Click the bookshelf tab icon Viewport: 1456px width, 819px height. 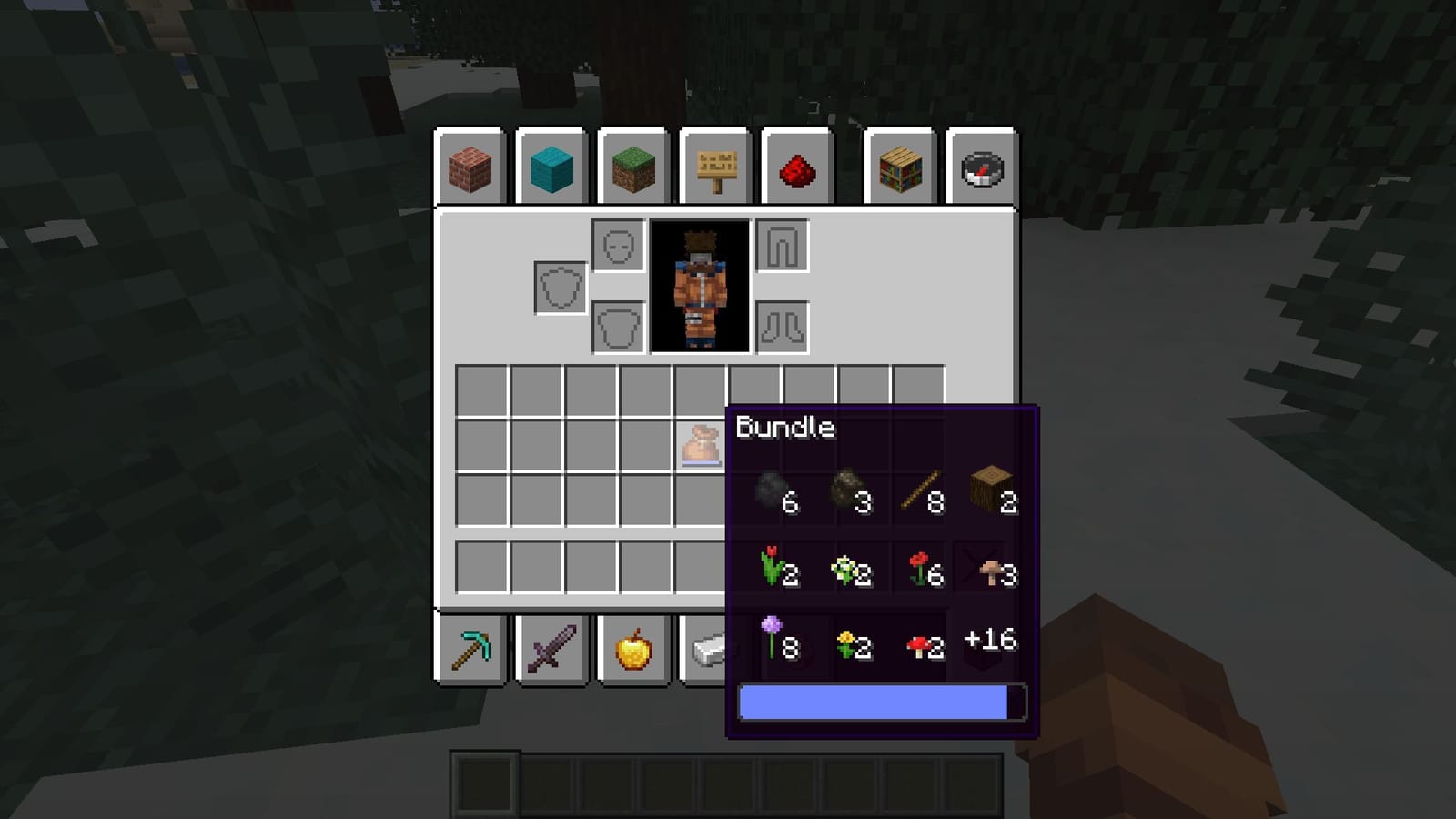click(900, 167)
